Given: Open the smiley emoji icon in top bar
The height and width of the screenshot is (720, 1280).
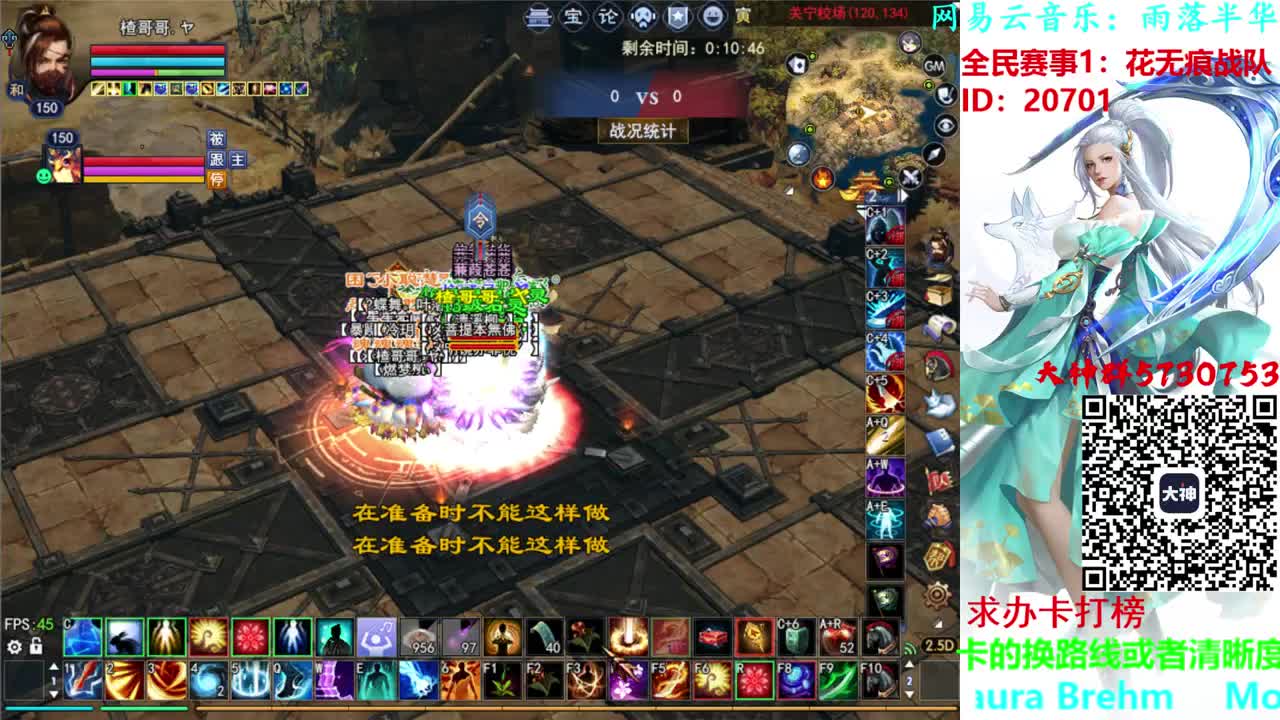Looking at the screenshot, I should [710, 17].
